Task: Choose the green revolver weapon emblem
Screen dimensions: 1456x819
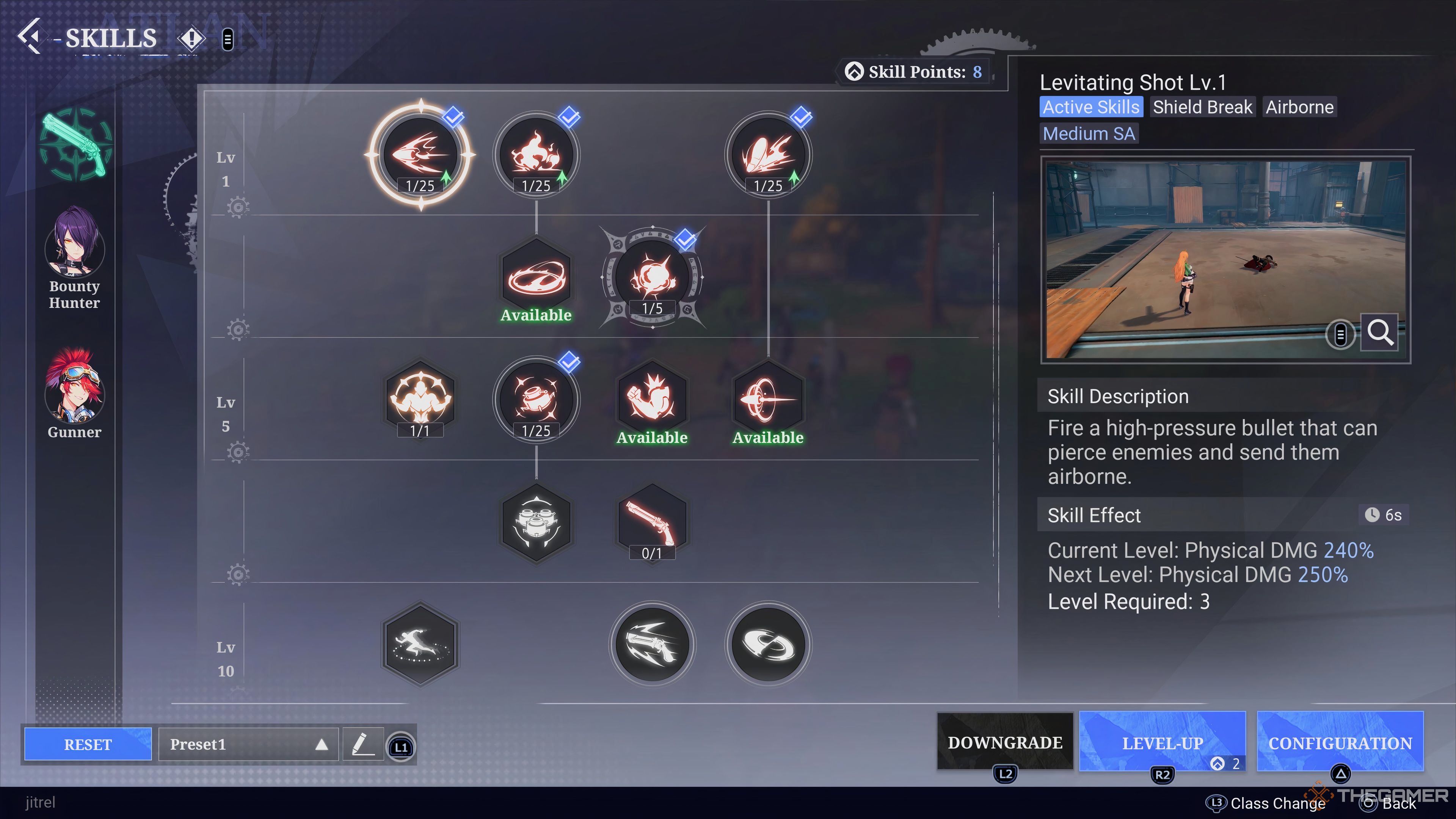Action: pyautogui.click(x=75, y=144)
